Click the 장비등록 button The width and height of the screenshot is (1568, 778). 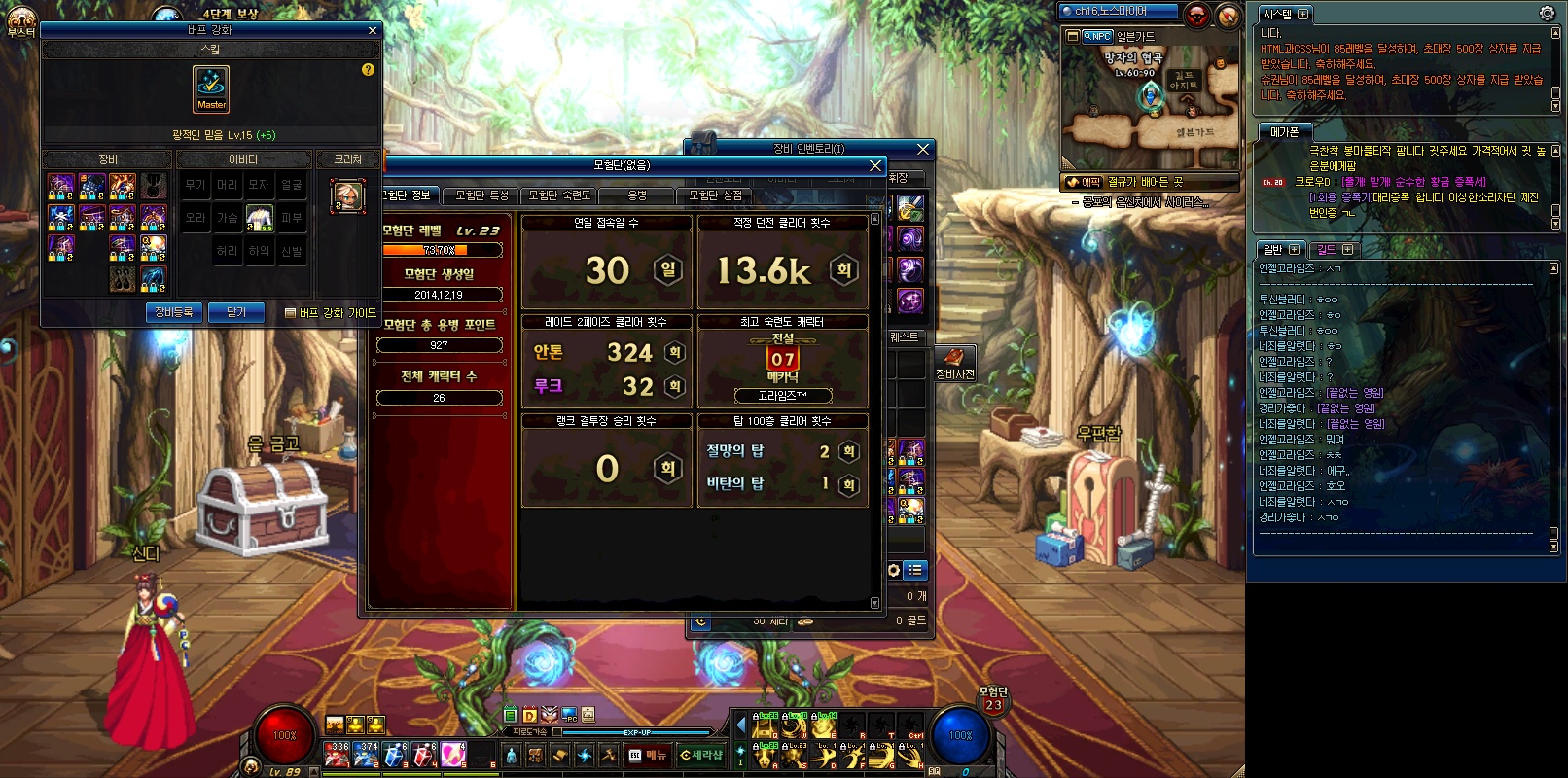[174, 312]
